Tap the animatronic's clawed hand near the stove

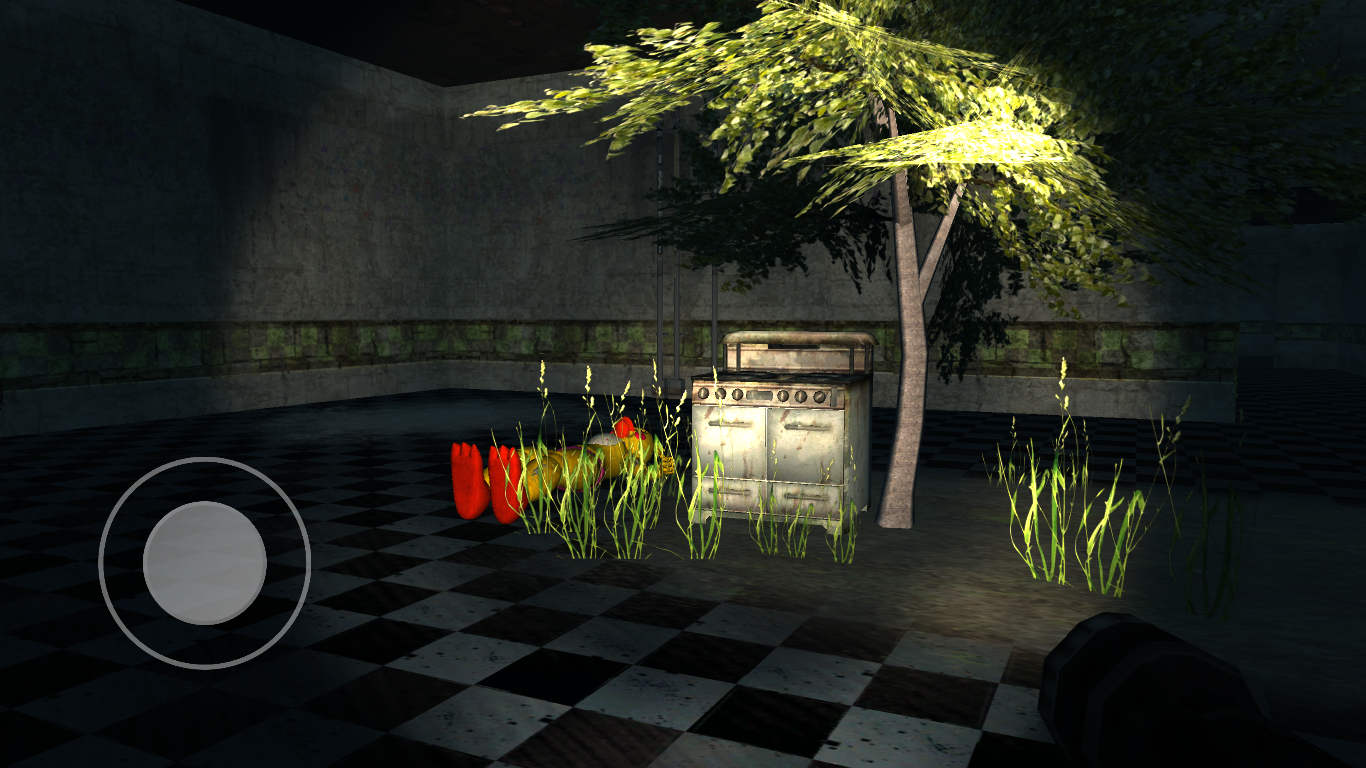point(667,463)
